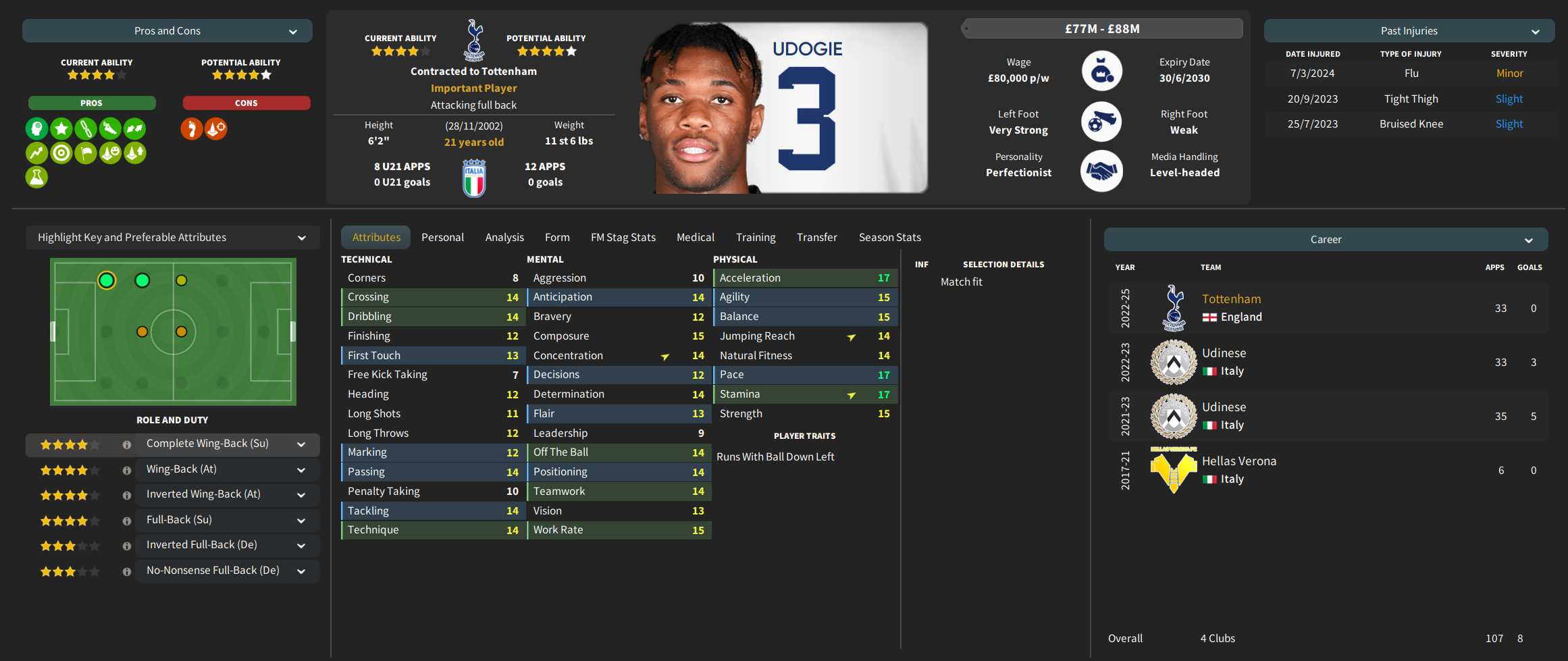View the Medical tab
1568x661 pixels.
[695, 238]
